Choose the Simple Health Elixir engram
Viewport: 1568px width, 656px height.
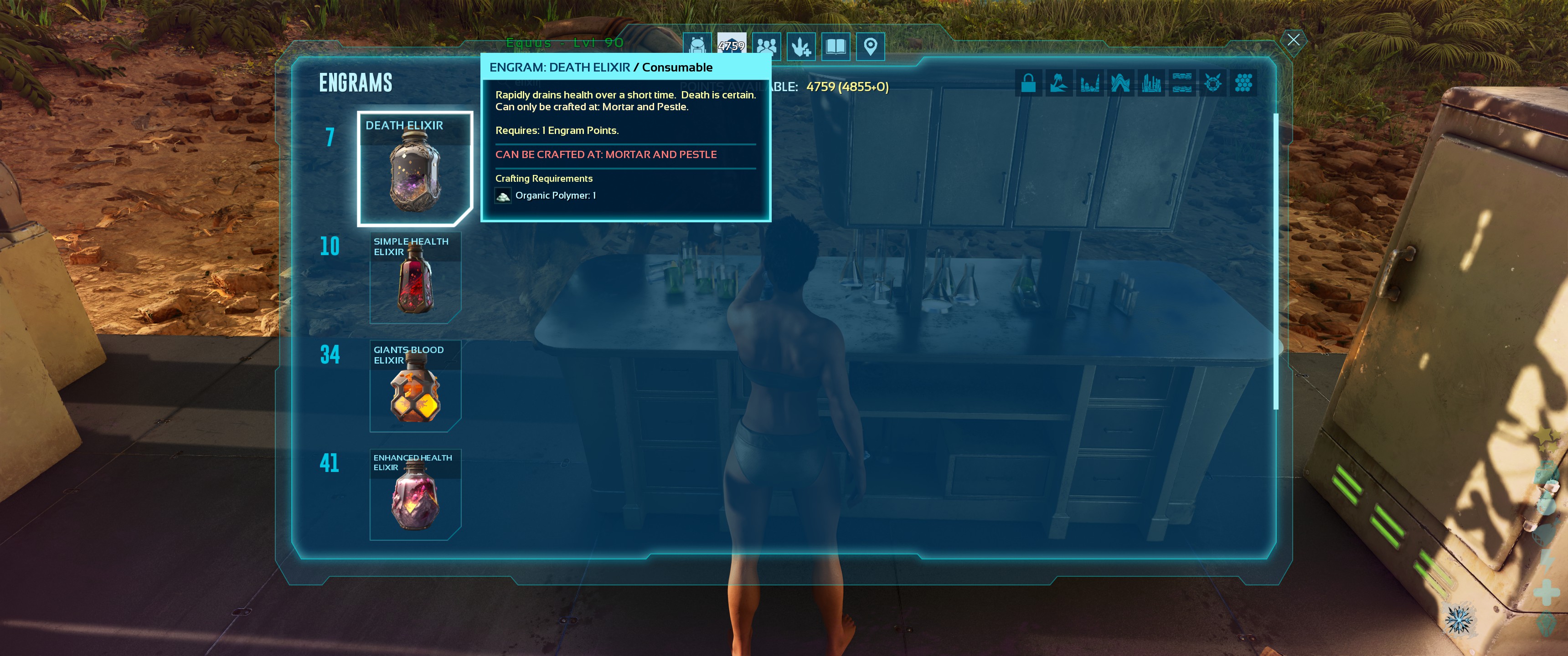[415, 277]
